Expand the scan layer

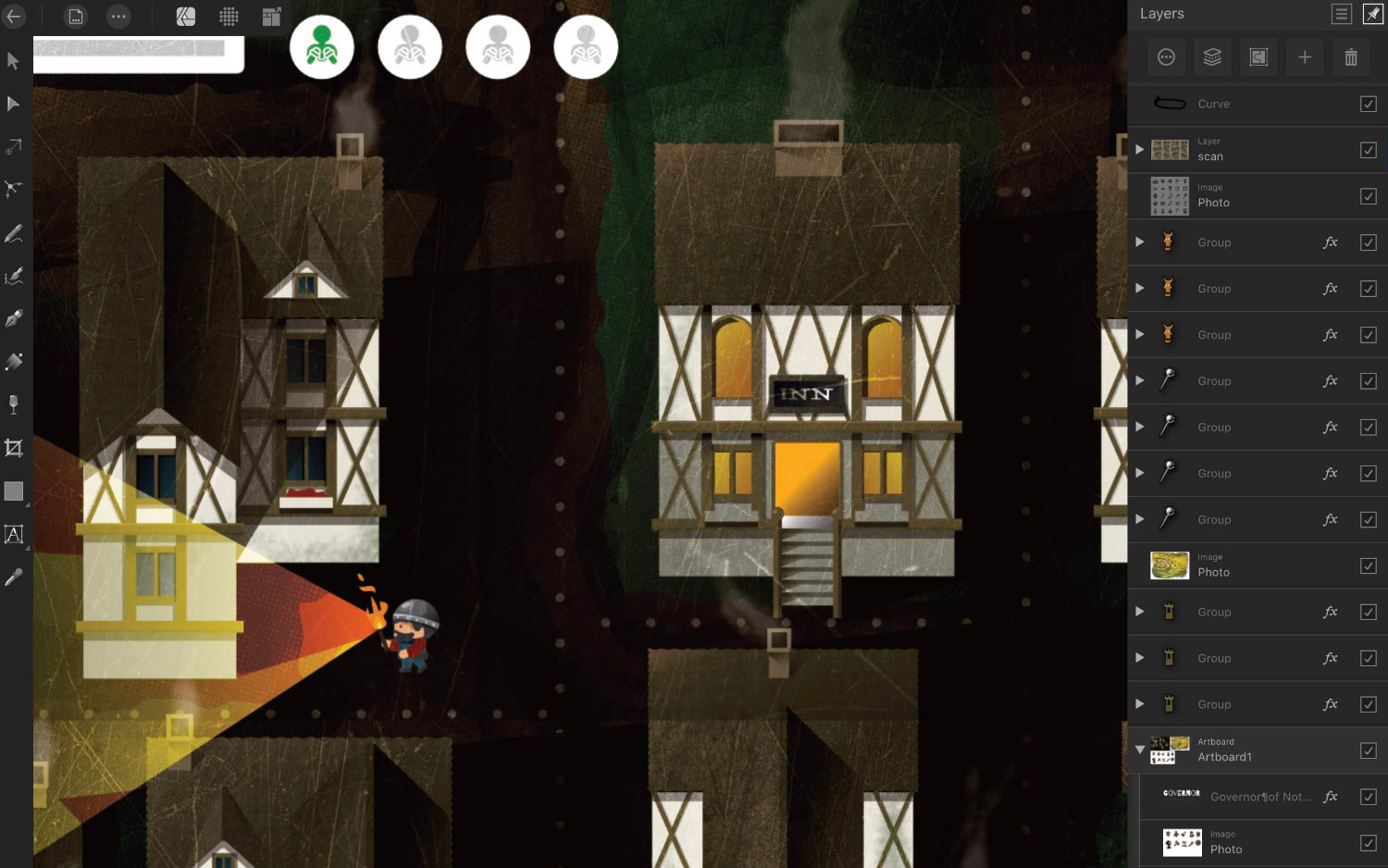pyautogui.click(x=1140, y=149)
